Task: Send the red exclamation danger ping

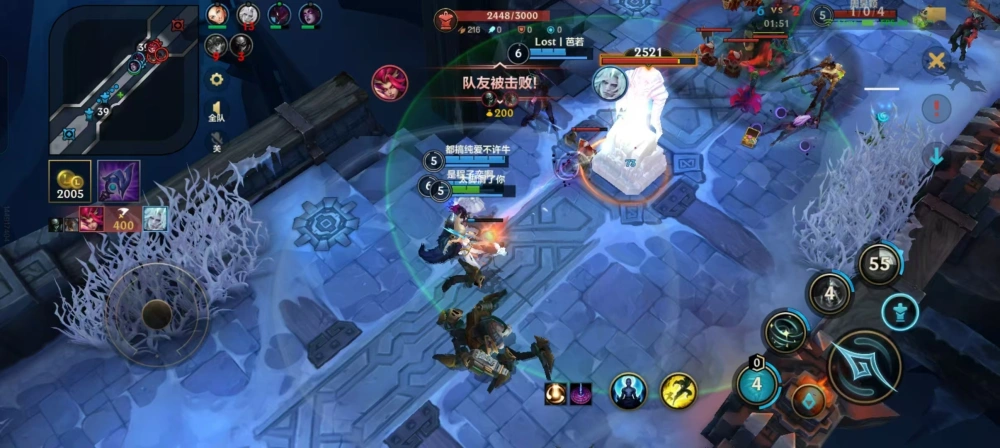Action: point(936,108)
